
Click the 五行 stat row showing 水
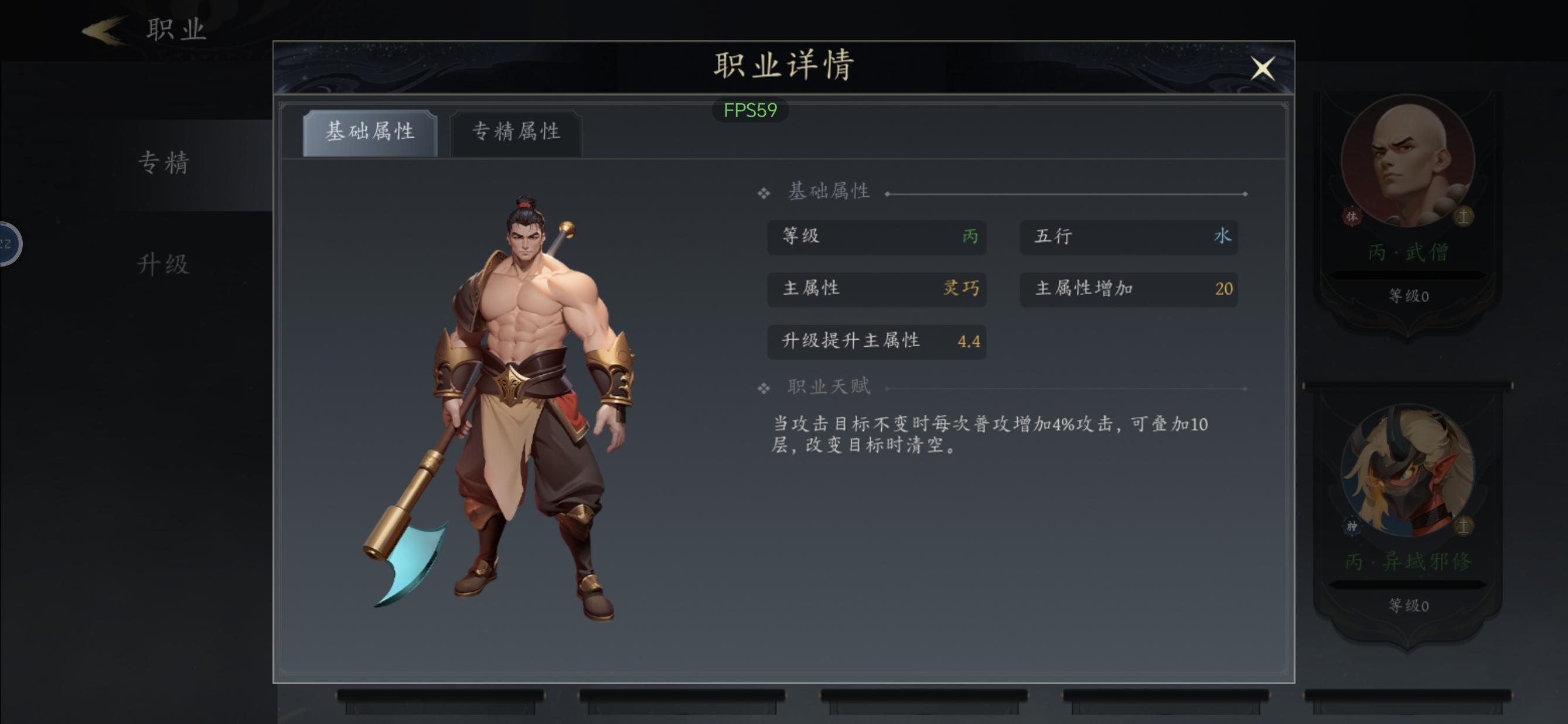tap(1128, 238)
